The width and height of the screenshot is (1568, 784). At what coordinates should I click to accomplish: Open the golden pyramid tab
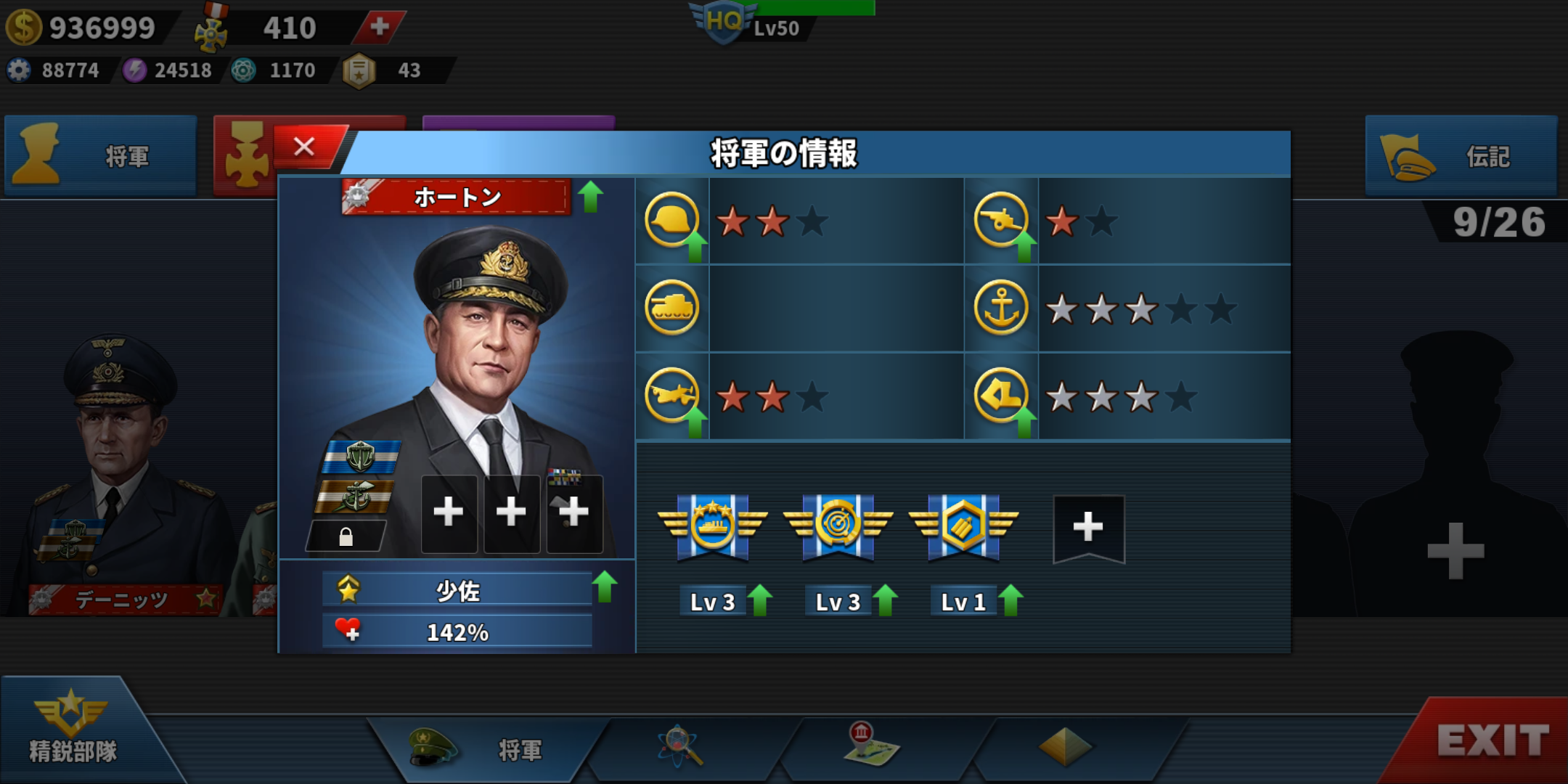pyautogui.click(x=1064, y=746)
